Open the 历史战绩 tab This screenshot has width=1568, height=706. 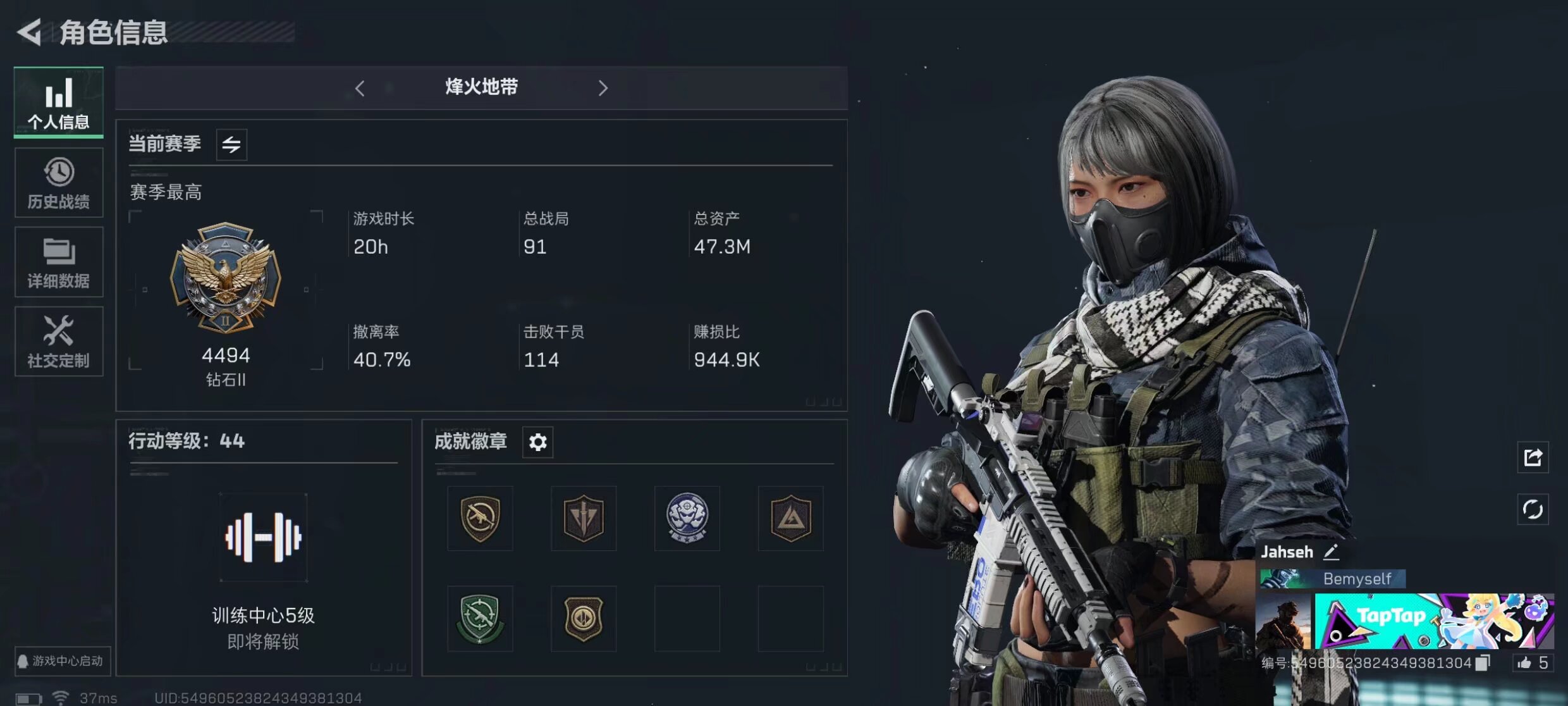coord(58,183)
